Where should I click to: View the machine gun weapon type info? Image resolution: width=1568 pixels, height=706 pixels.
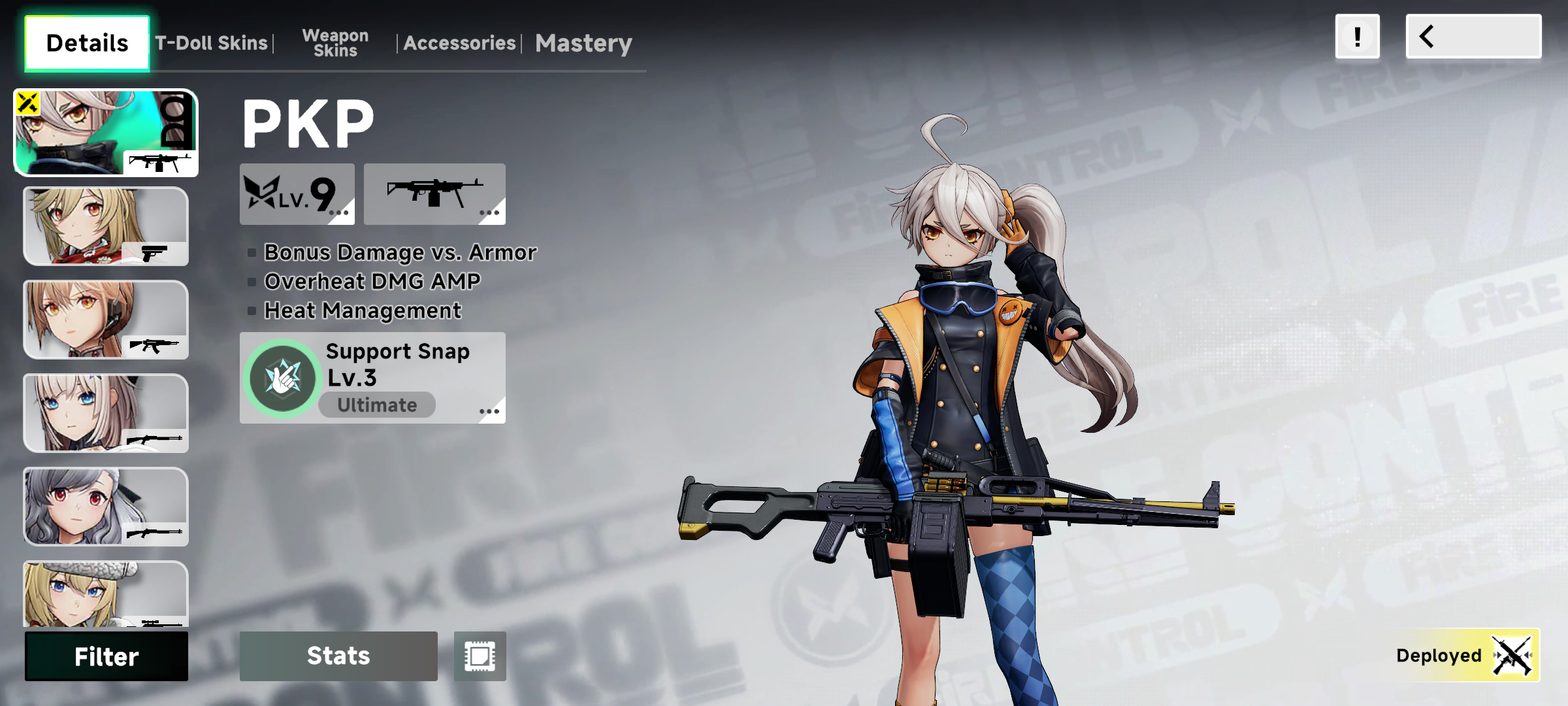pos(434,194)
